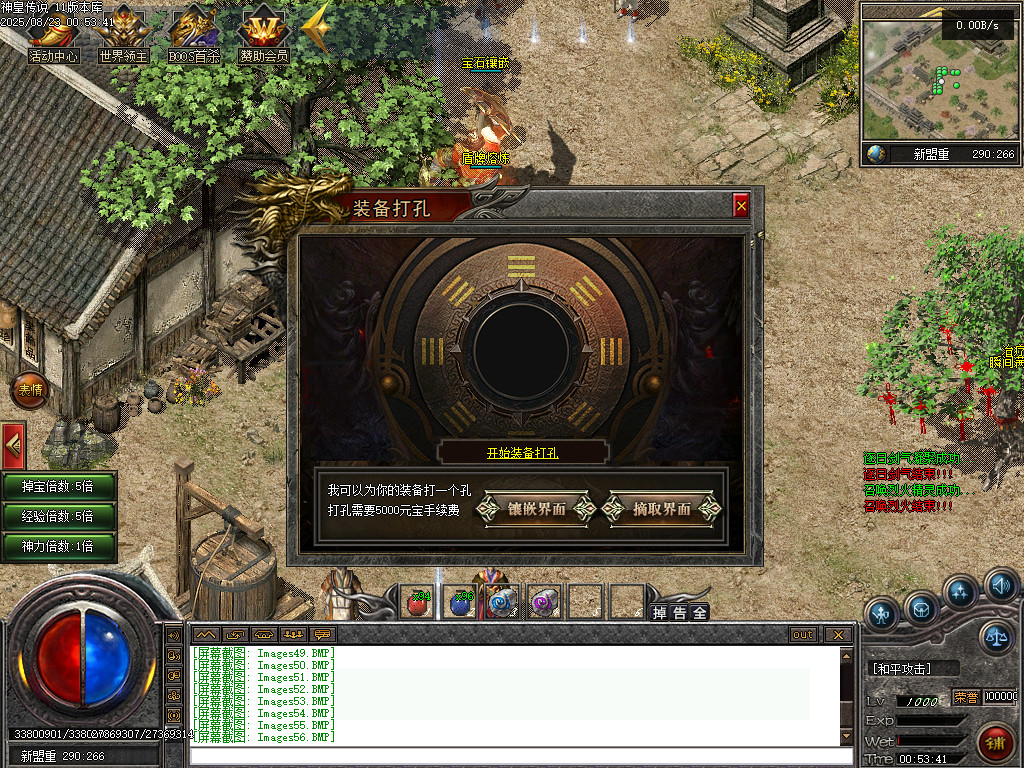Click the 开始装备打孔 link
This screenshot has height=768, width=1024.
523,453
